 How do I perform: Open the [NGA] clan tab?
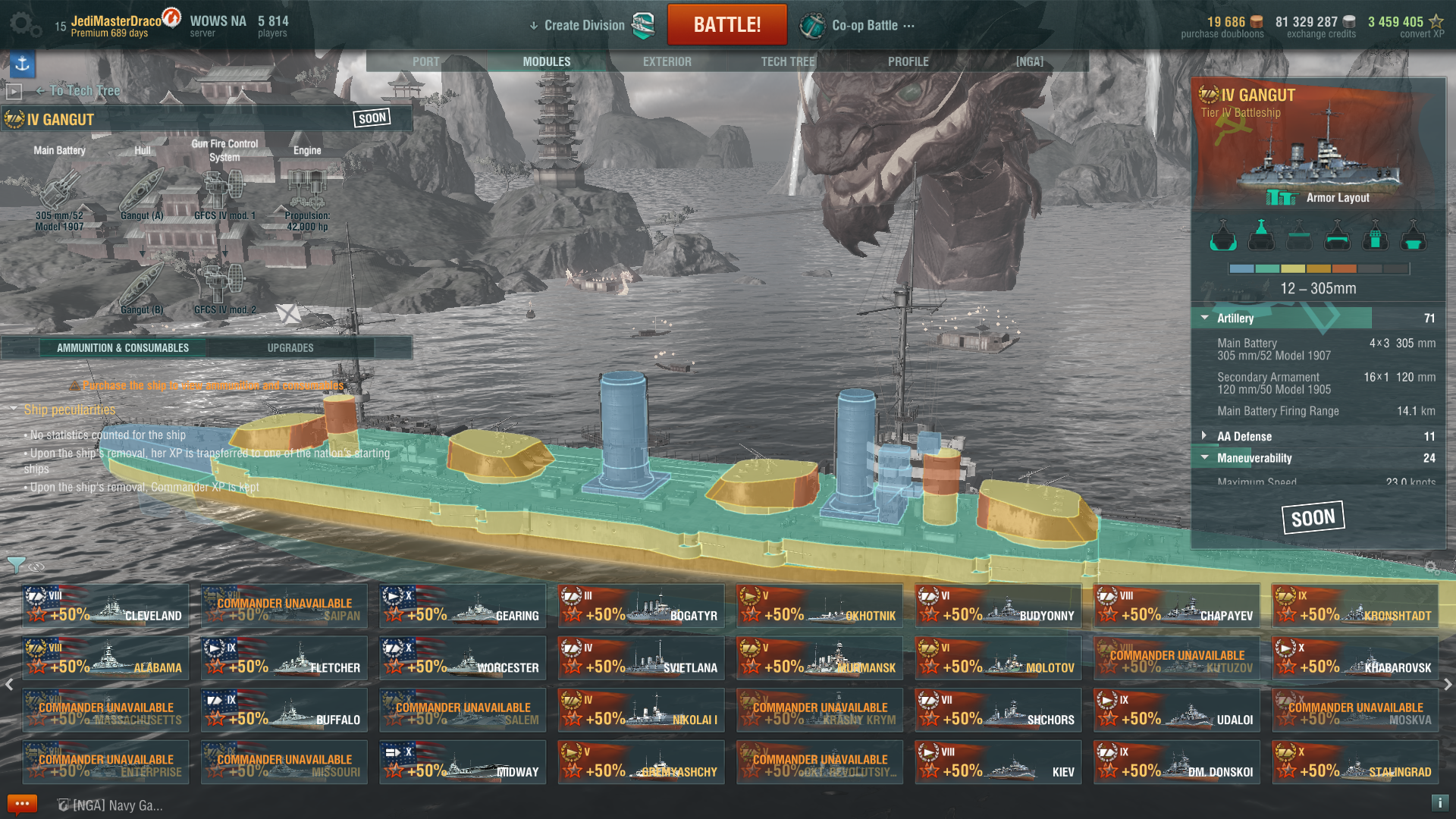point(1029,61)
